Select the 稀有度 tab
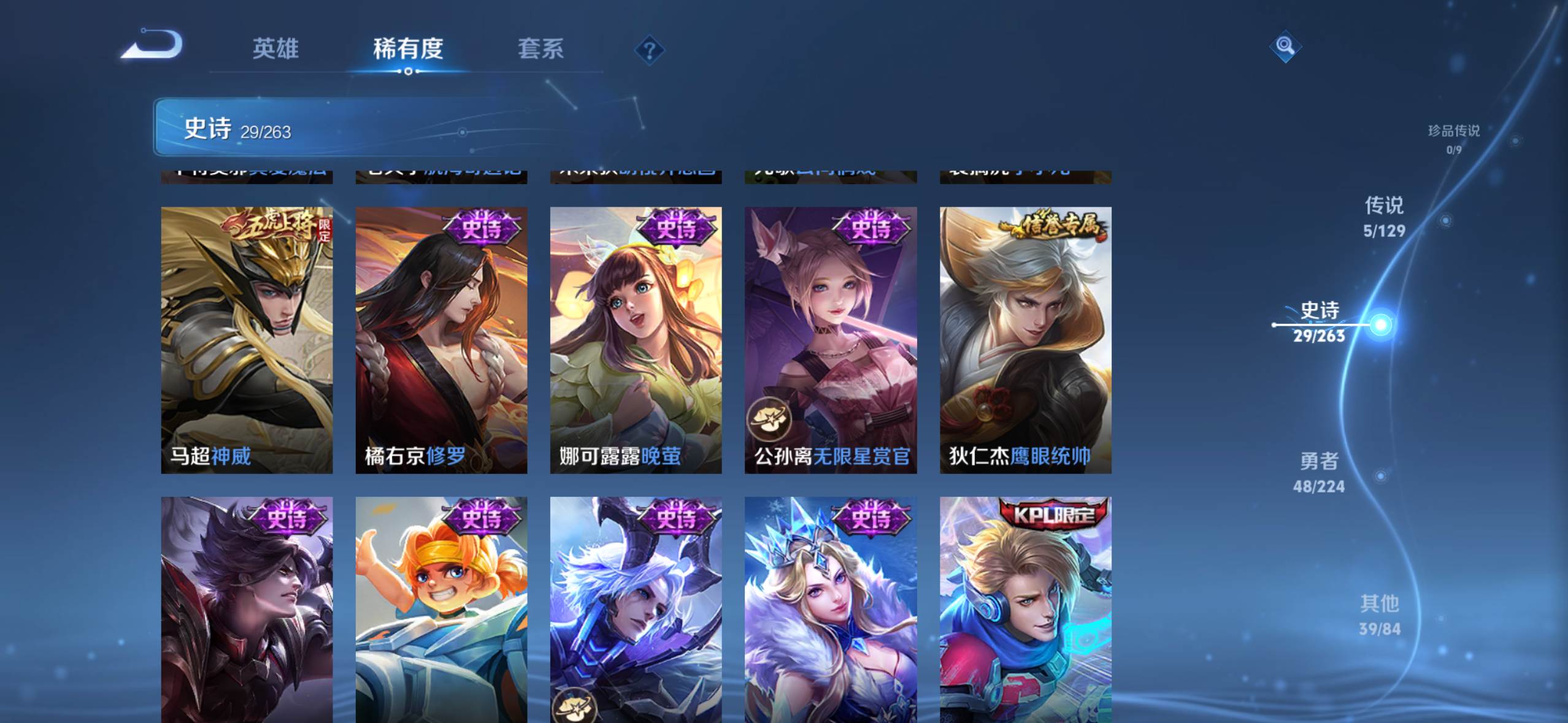Viewport: 1568px width, 723px height. click(408, 48)
